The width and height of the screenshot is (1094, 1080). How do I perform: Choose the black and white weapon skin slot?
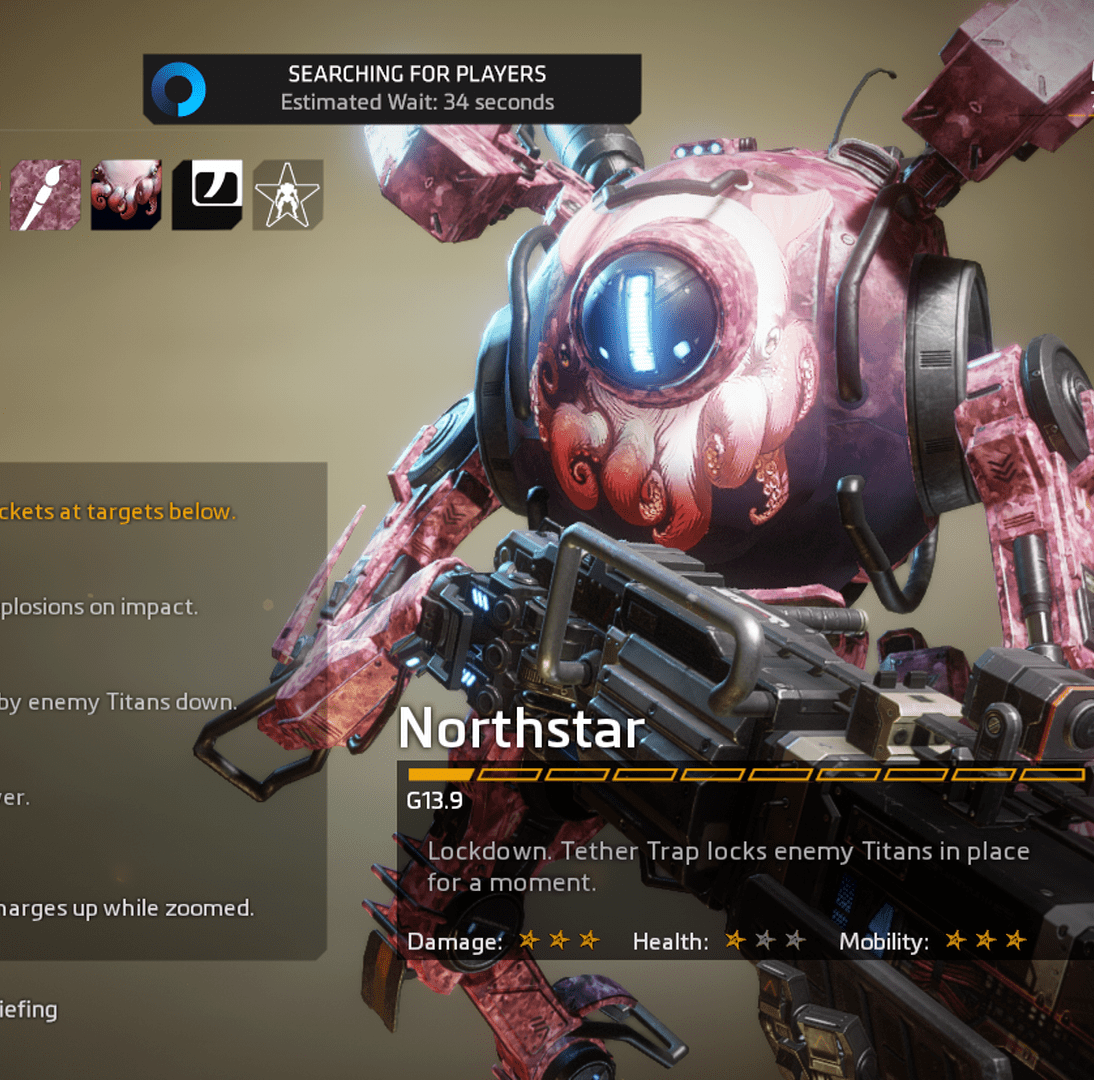(207, 195)
